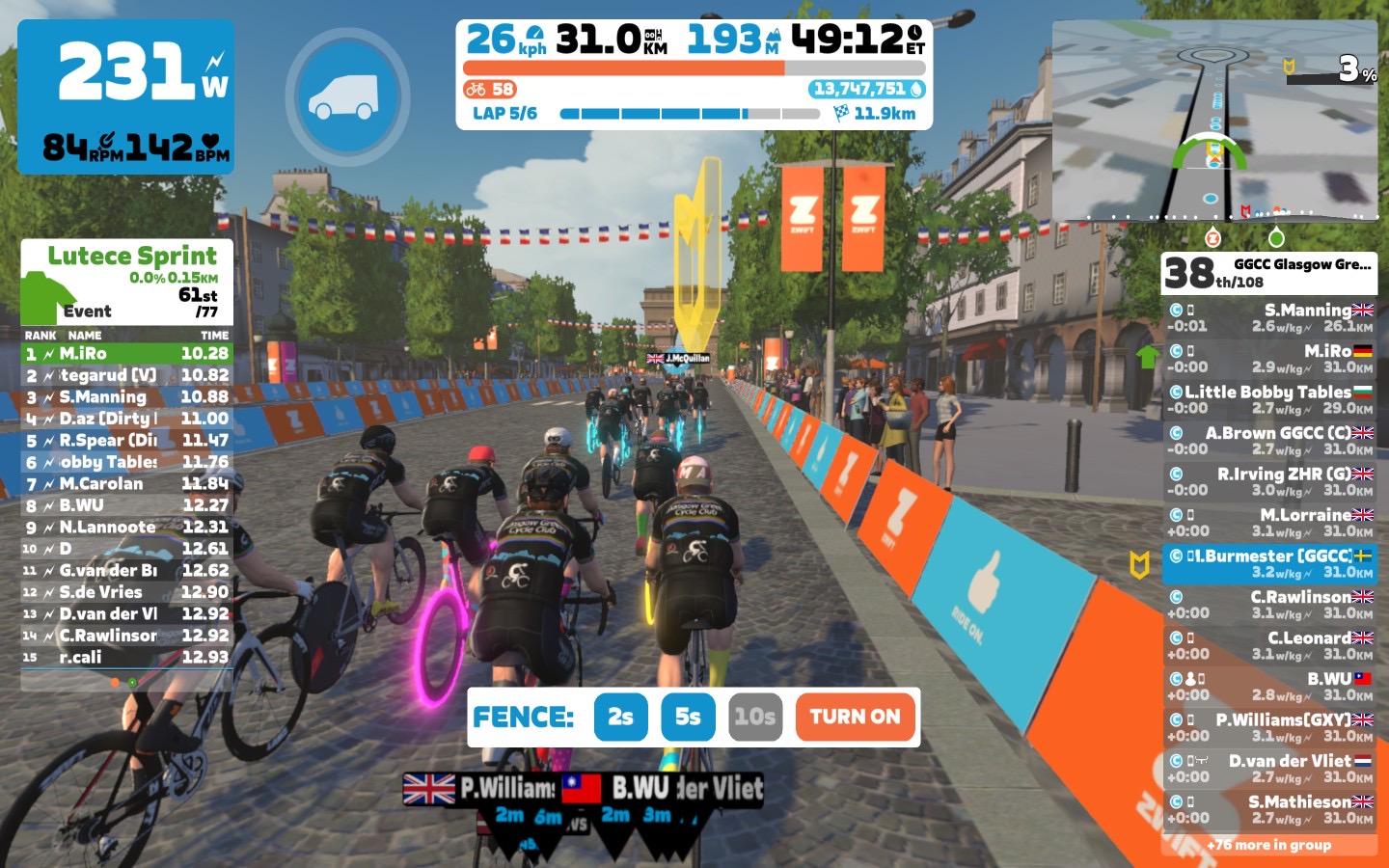
Task: Select the 2s fence gap
Action: [620, 717]
